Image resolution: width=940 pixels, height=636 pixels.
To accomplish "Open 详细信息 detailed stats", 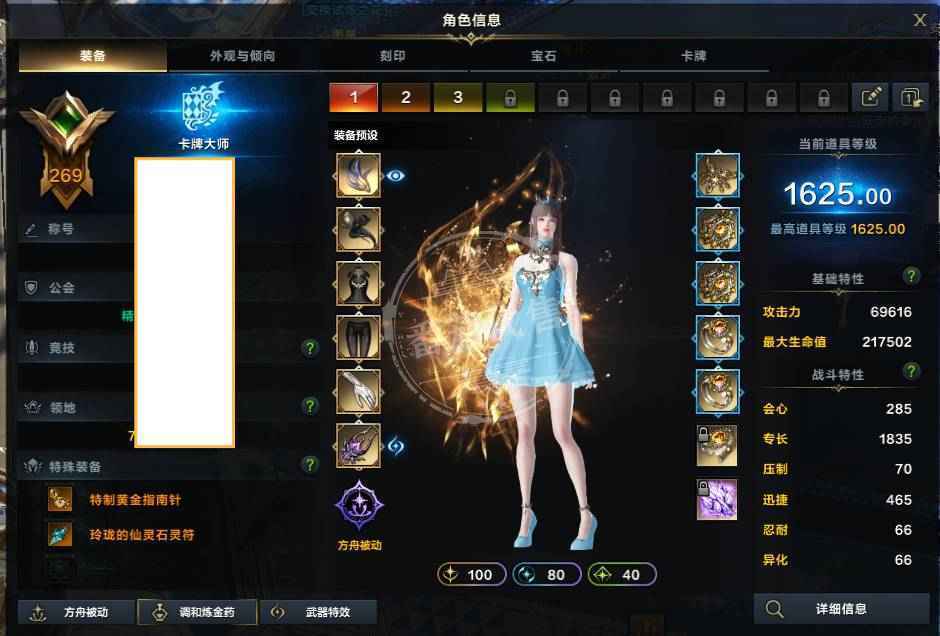I will [841, 608].
